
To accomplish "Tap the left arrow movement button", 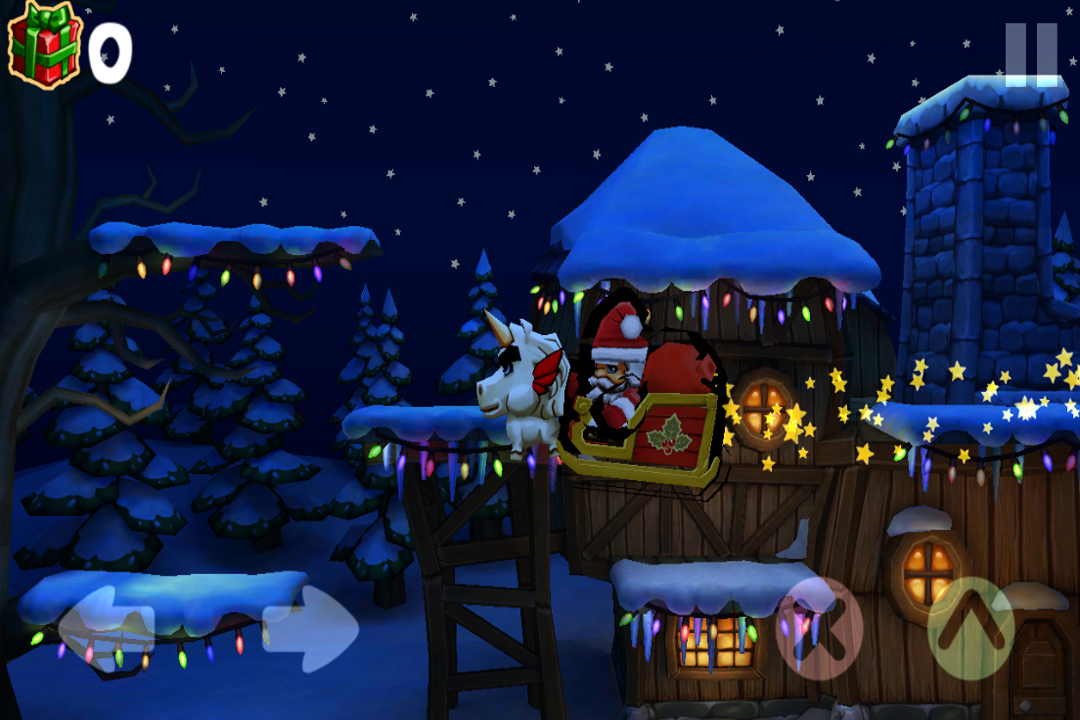I will click(106, 628).
